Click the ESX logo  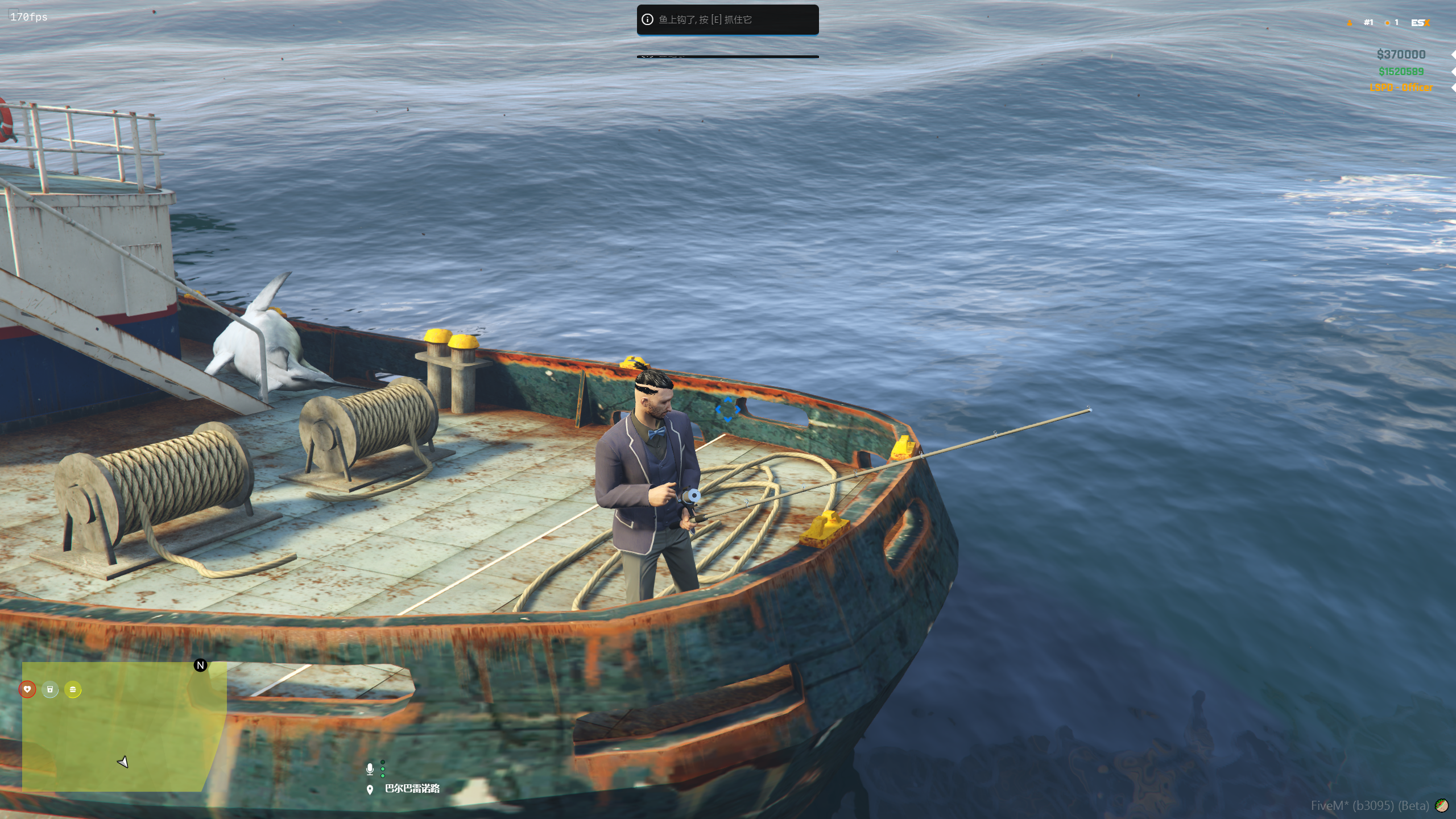pyautogui.click(x=1420, y=23)
